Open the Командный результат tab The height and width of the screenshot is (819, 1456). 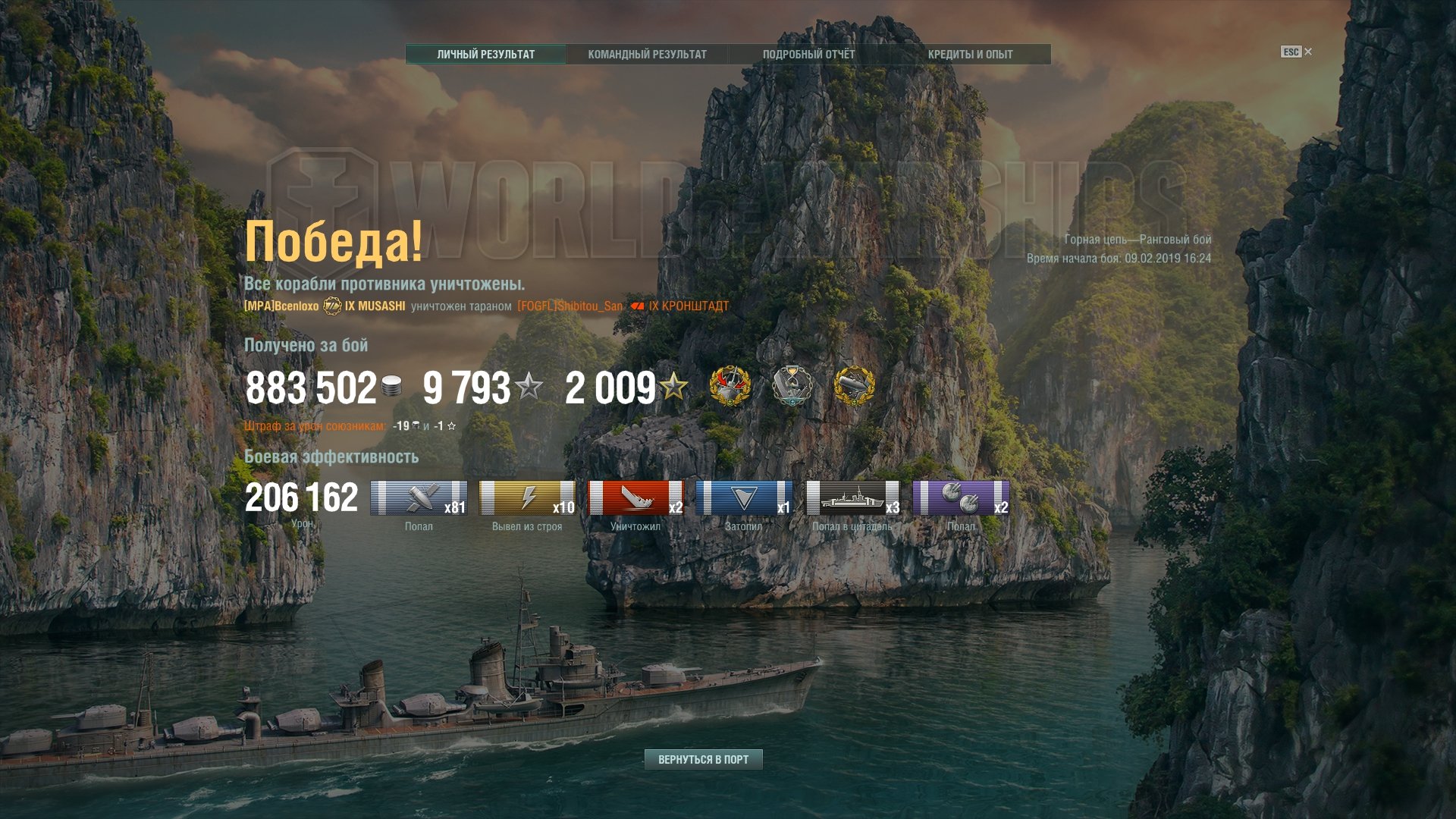(x=647, y=55)
